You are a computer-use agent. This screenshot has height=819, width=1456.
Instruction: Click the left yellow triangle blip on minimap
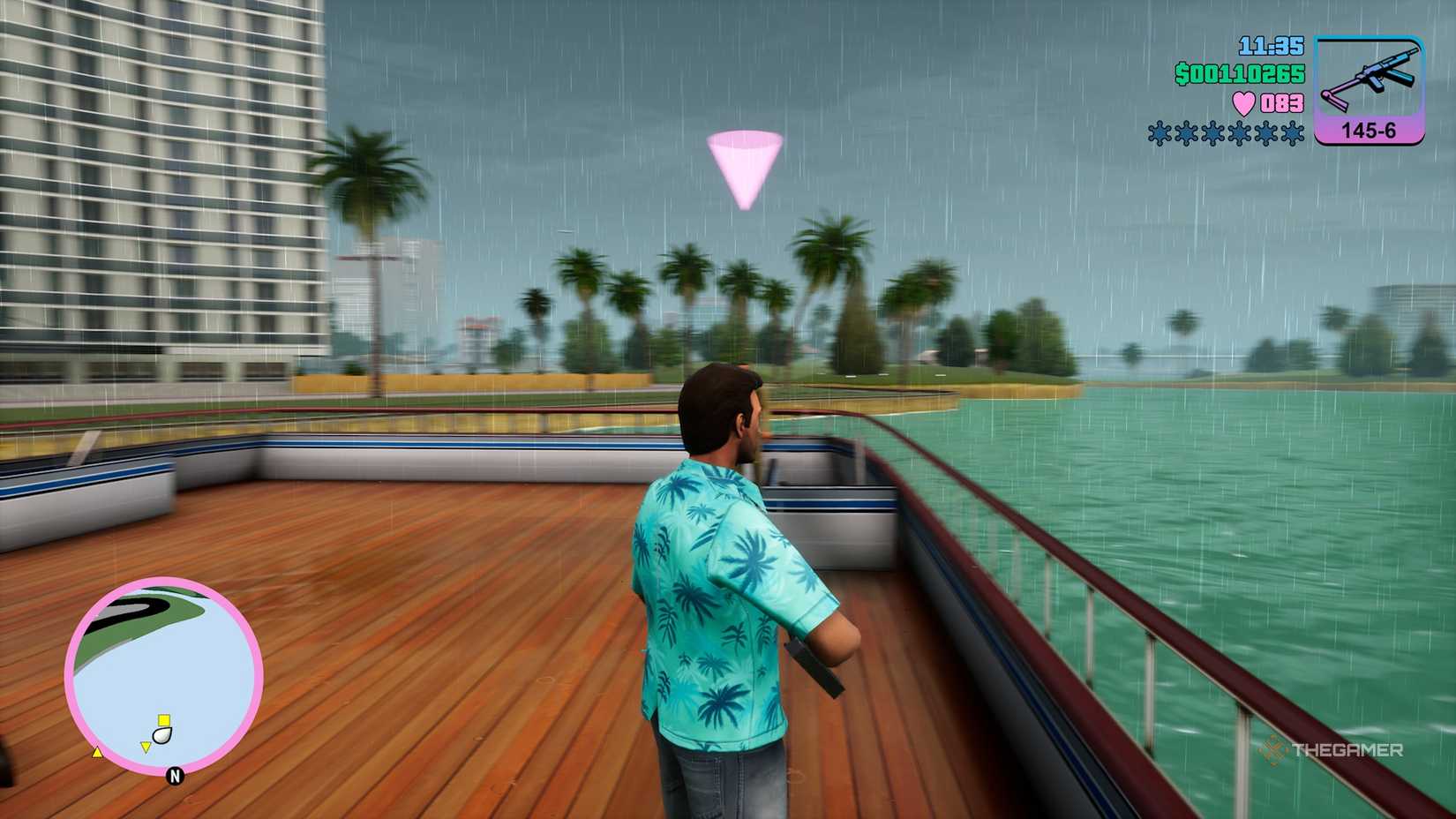click(97, 753)
